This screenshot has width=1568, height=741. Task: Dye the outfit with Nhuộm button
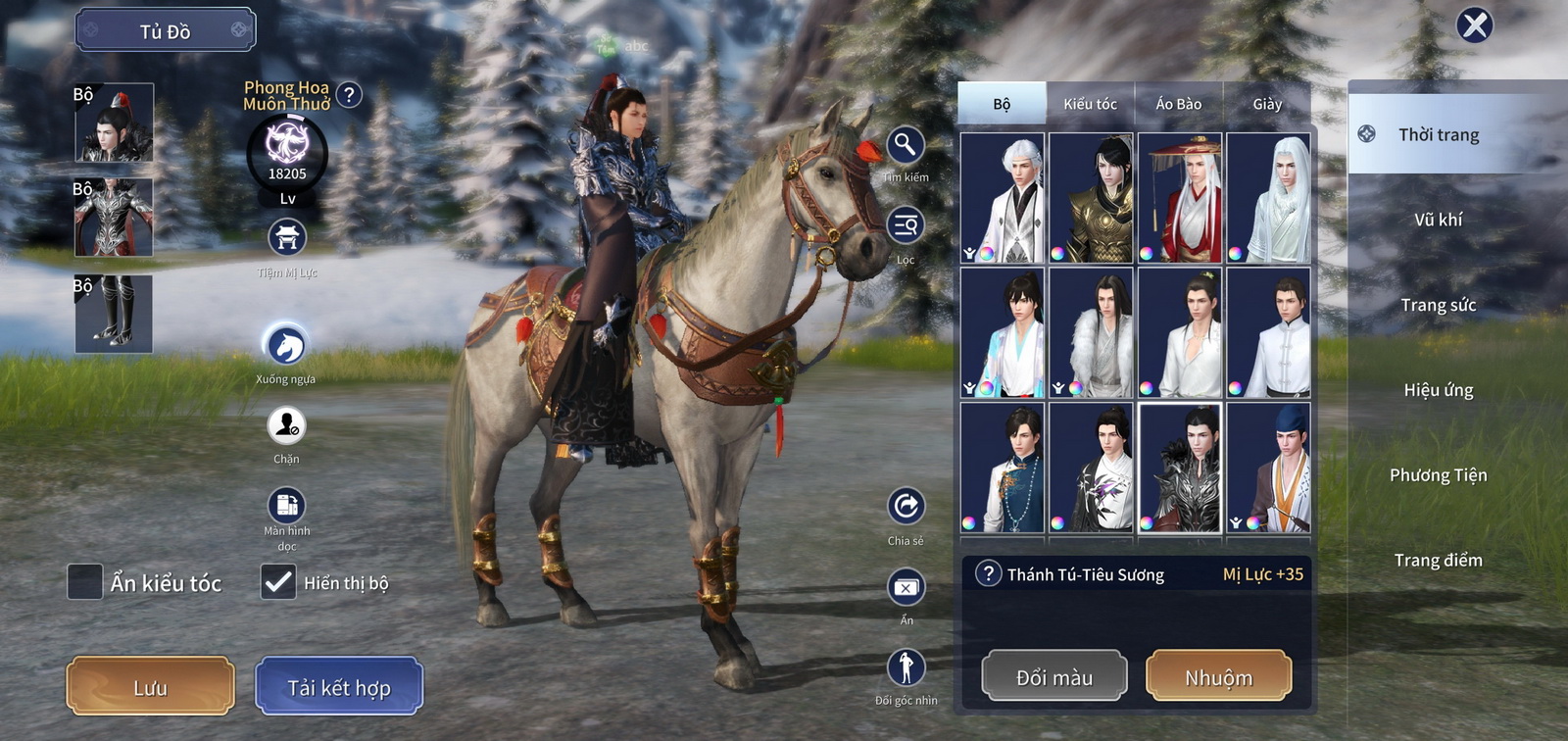pyautogui.click(x=1218, y=676)
